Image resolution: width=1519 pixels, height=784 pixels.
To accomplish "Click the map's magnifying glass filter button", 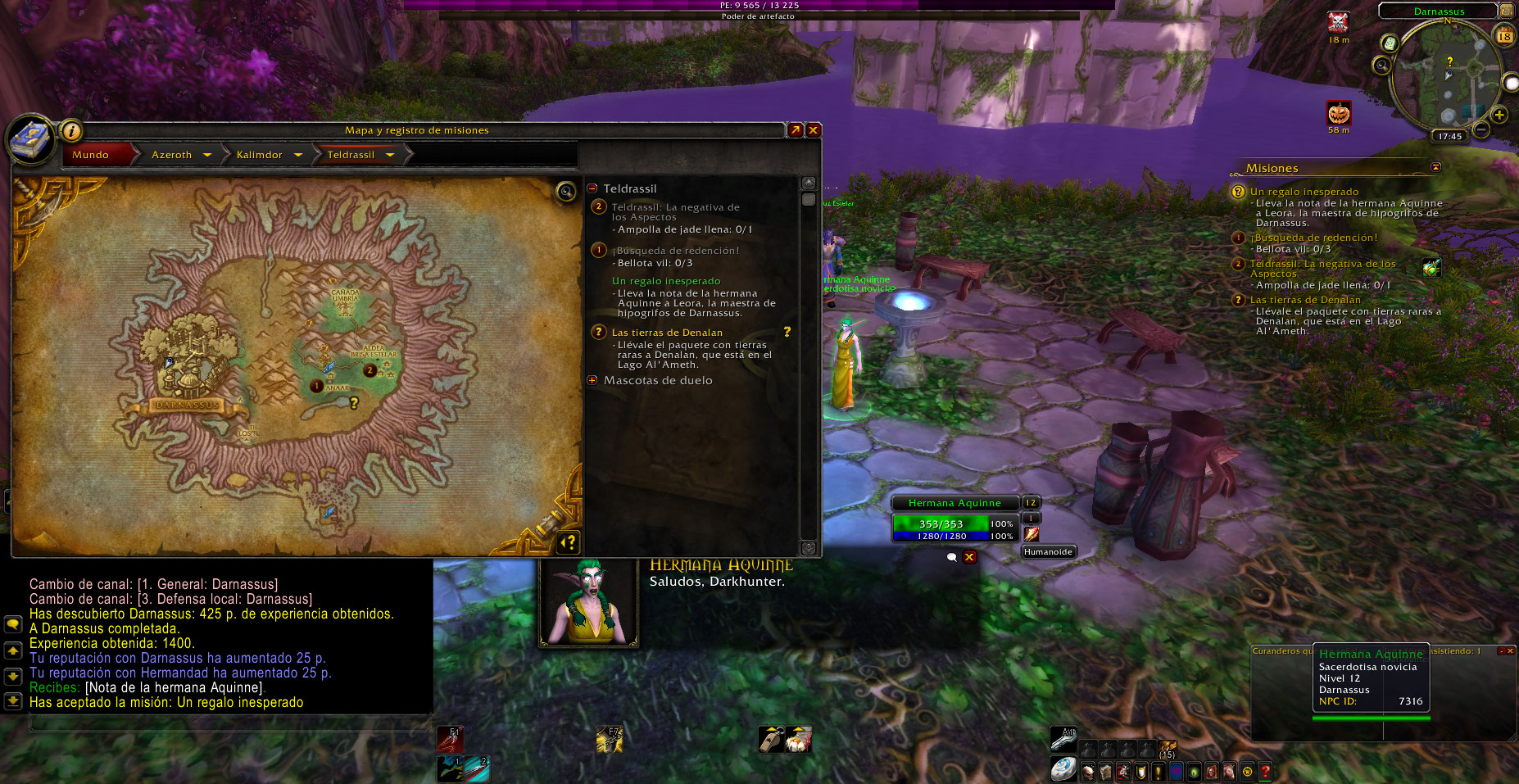I will pos(565,192).
